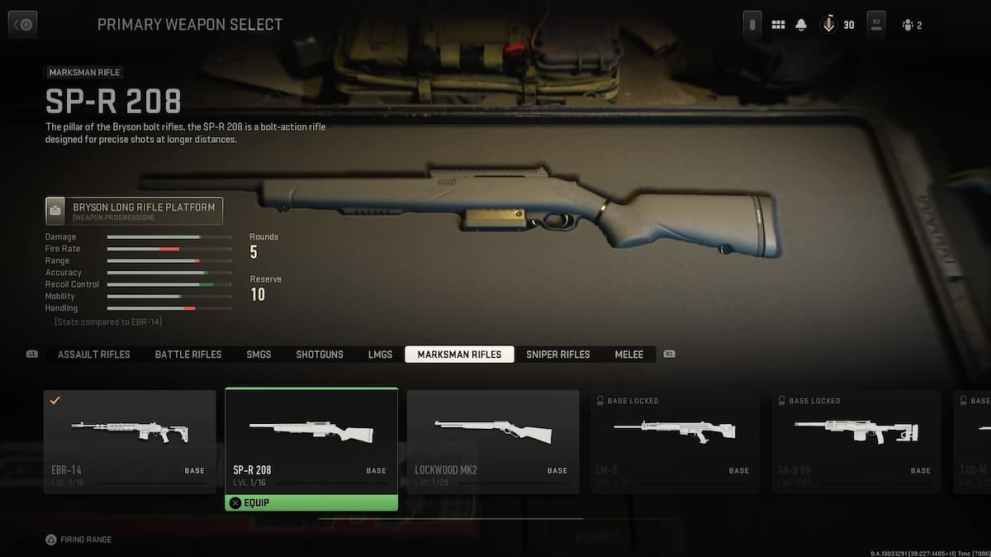Open the grid menu icon in the top bar

pos(778,25)
